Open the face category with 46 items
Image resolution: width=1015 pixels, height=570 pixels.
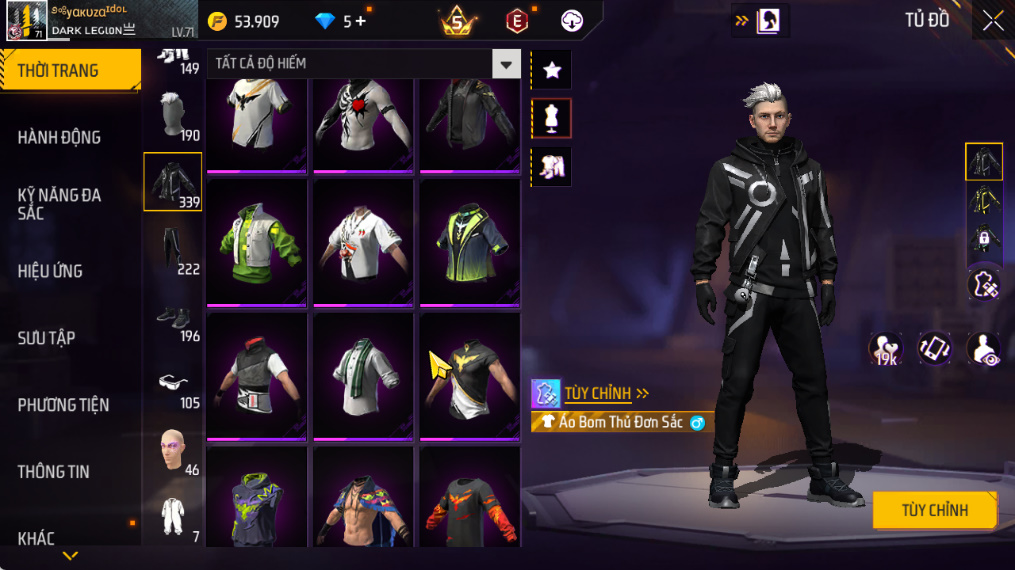[x=173, y=451]
